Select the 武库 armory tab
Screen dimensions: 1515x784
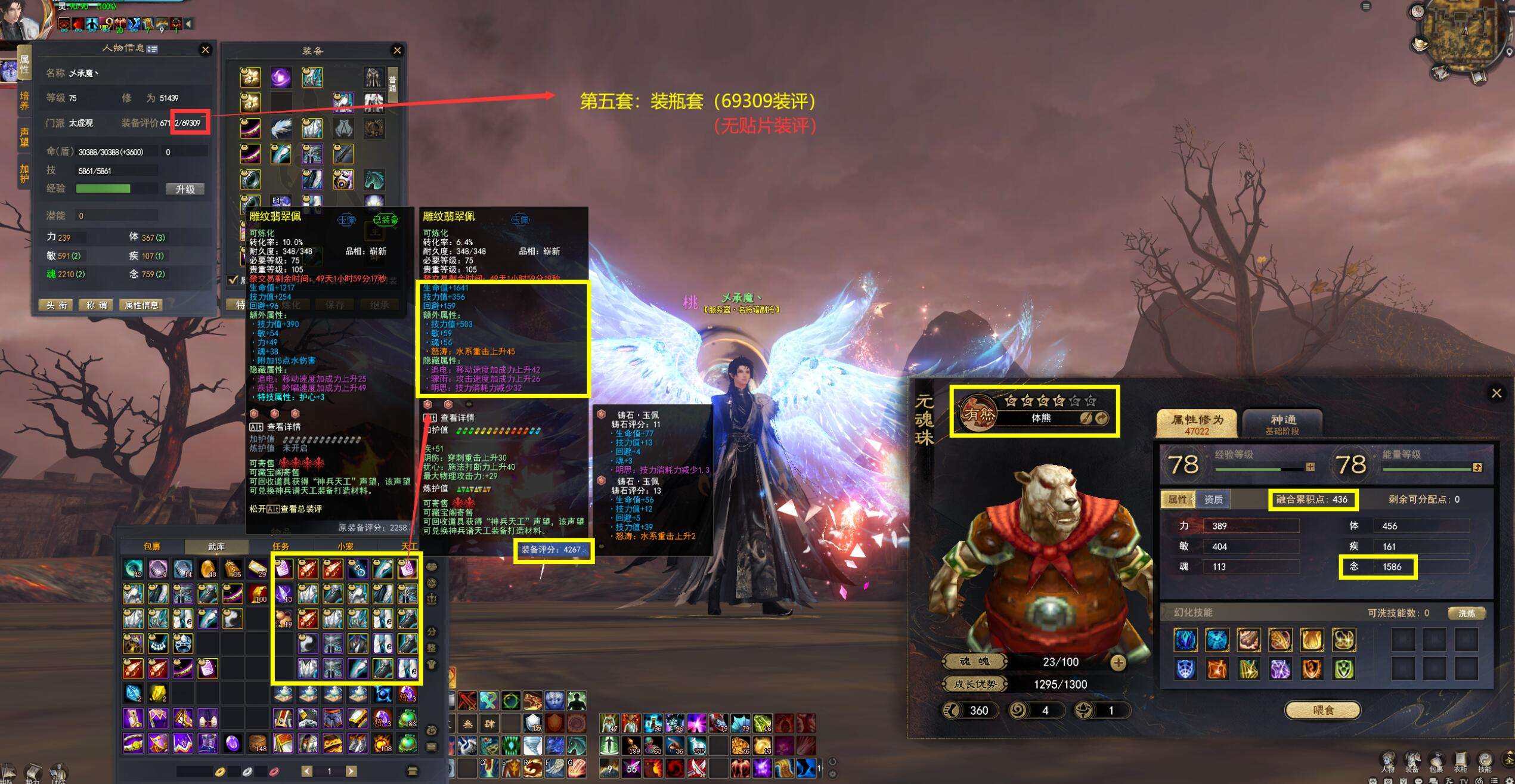(x=216, y=546)
